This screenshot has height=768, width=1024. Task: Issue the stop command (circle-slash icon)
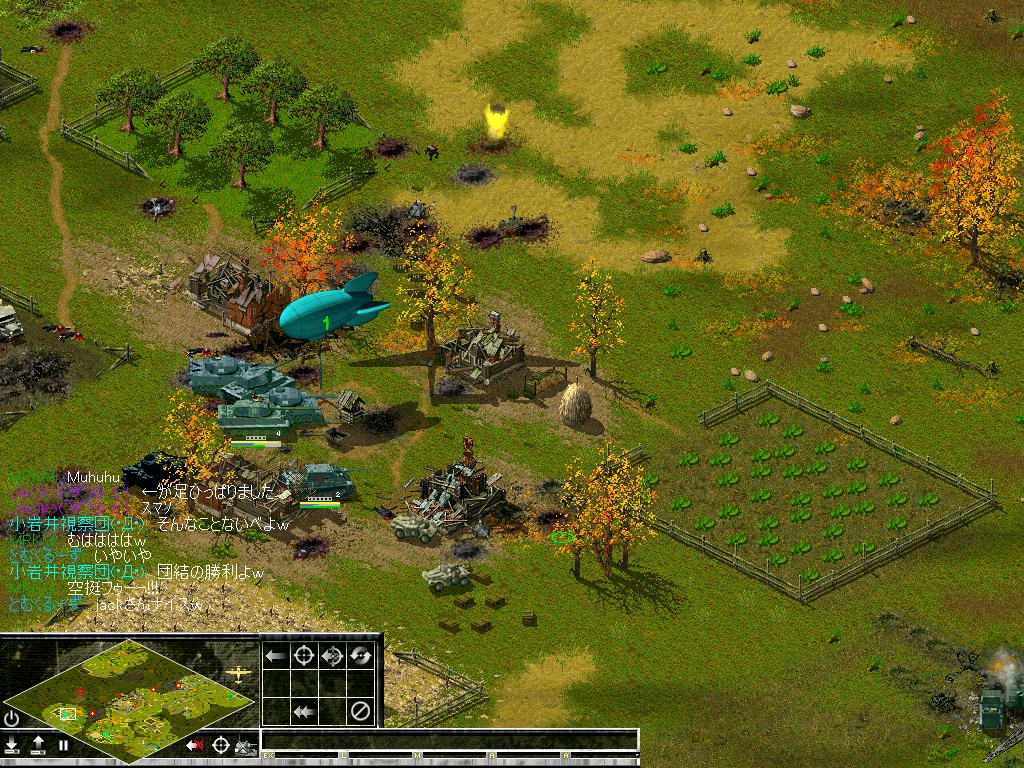(360, 712)
